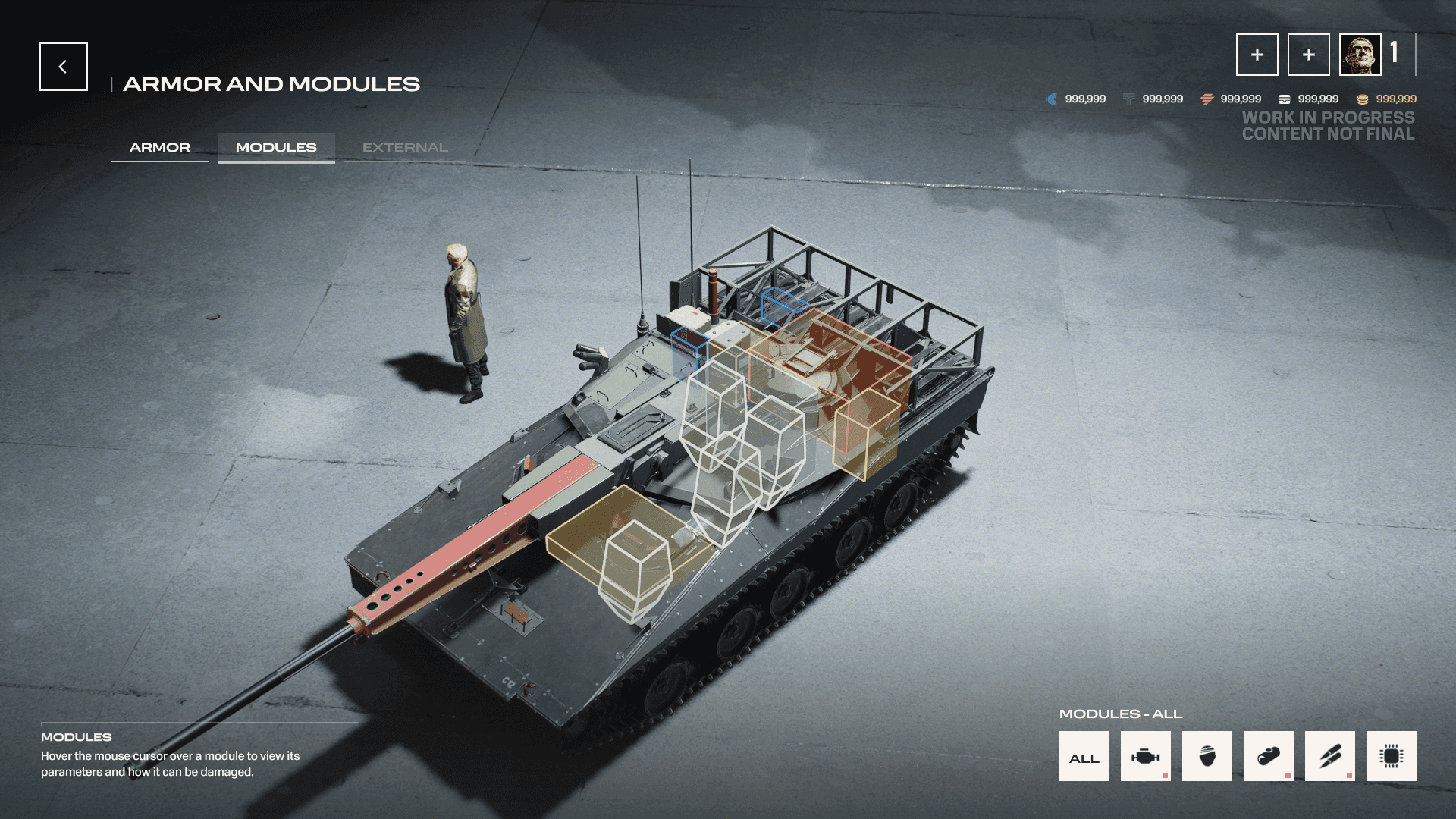The height and width of the screenshot is (819, 1456).
Task: Show crew with the bandaged head icon
Action: pos(1207,757)
